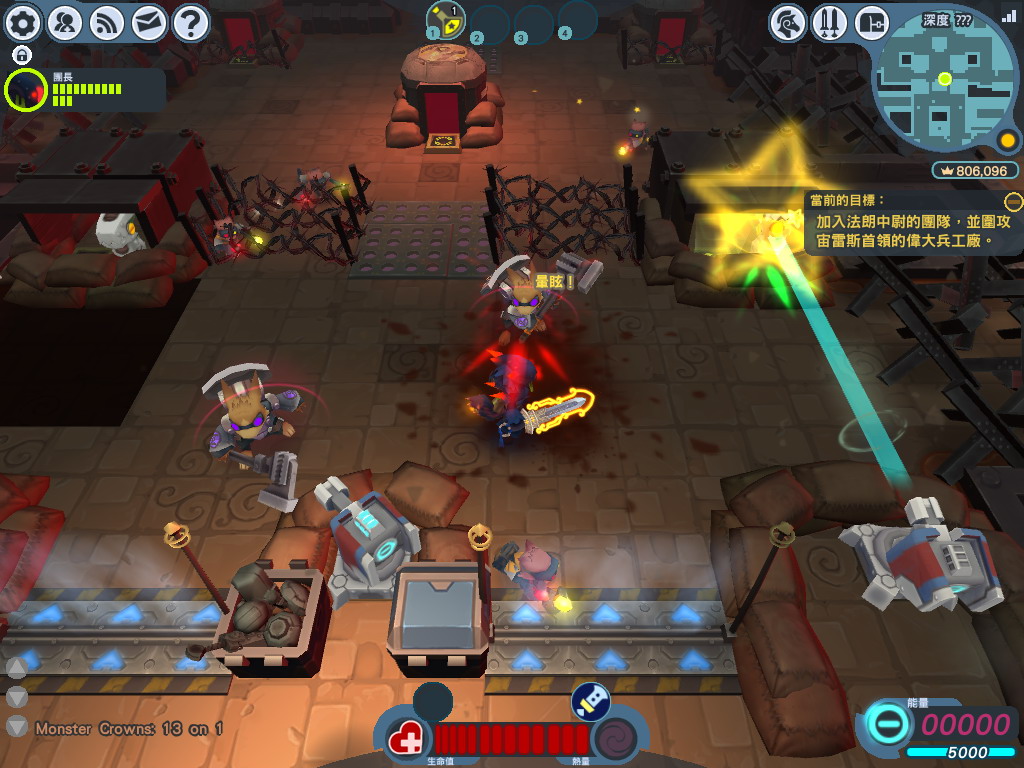The height and width of the screenshot is (768, 1024).
Task: Open the twin swords arsenal icon
Action: coord(830,22)
